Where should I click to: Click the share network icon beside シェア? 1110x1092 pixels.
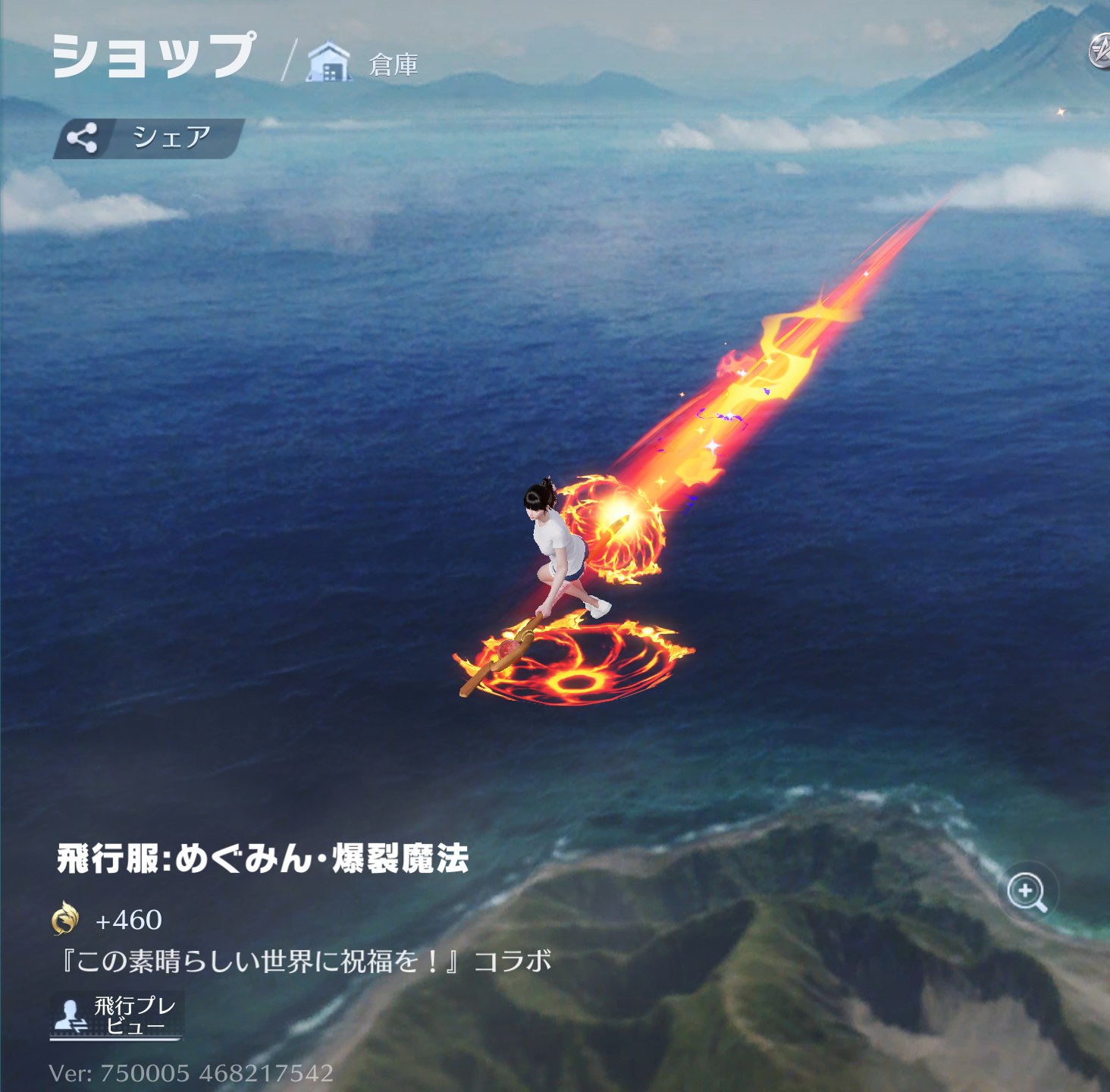pos(83,137)
